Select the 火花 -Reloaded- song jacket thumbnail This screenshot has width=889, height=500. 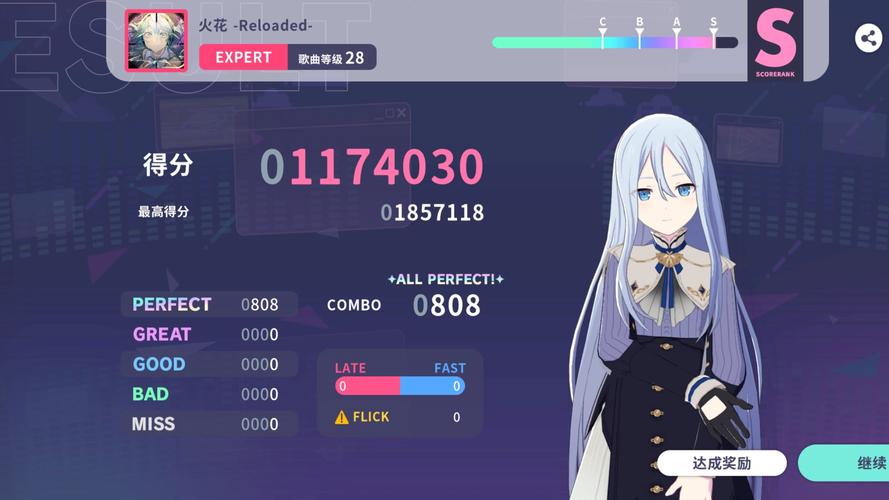(x=155, y=41)
